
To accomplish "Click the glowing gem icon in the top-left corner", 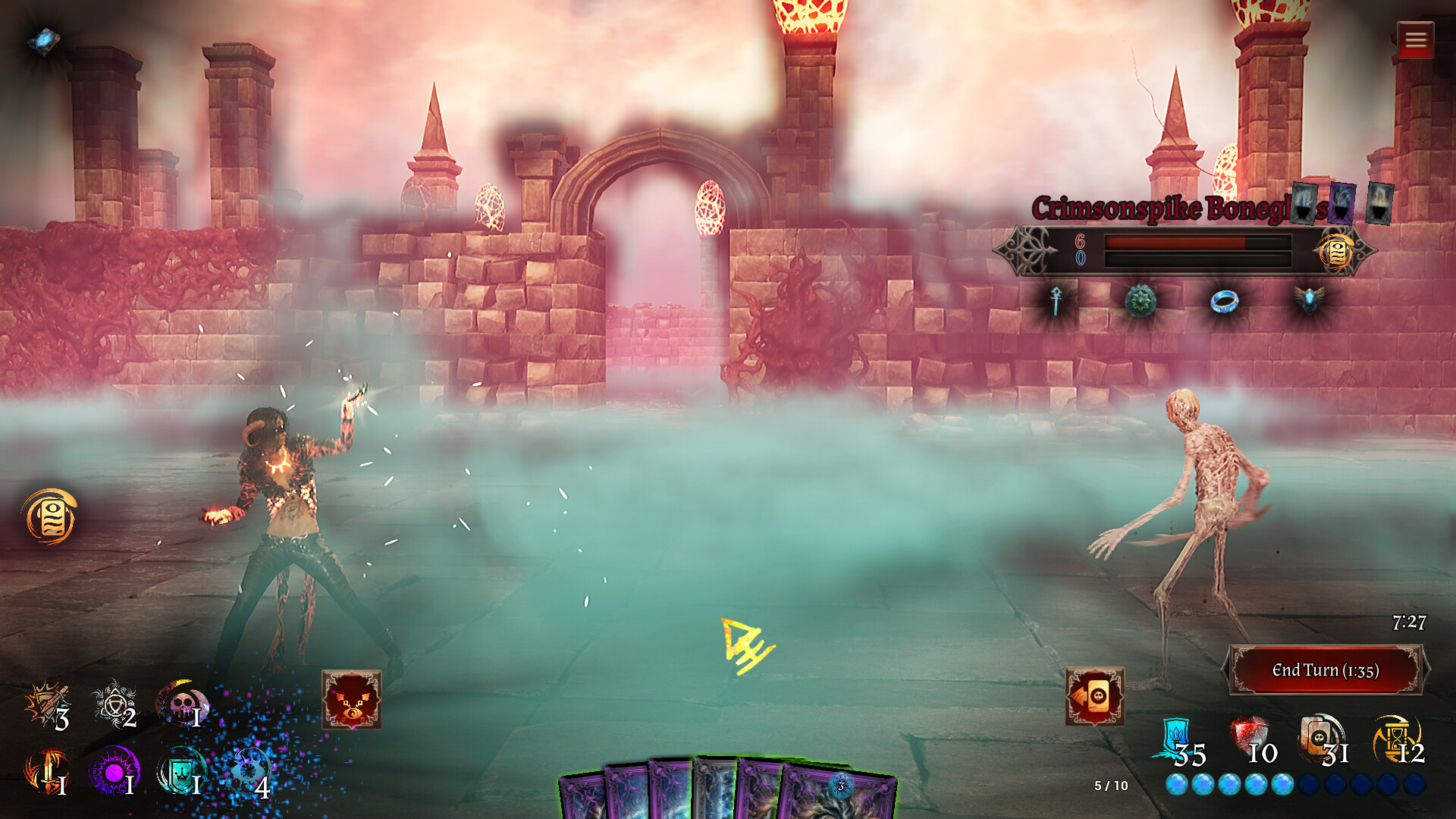I will tap(42, 40).
